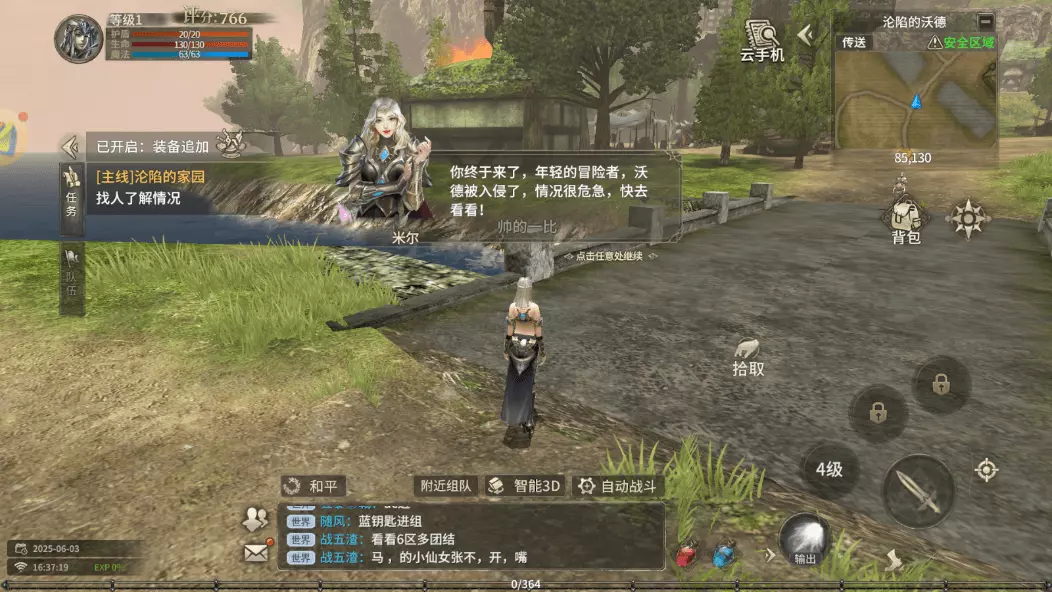
Task: Minimize the minimap panel
Action: point(985,21)
